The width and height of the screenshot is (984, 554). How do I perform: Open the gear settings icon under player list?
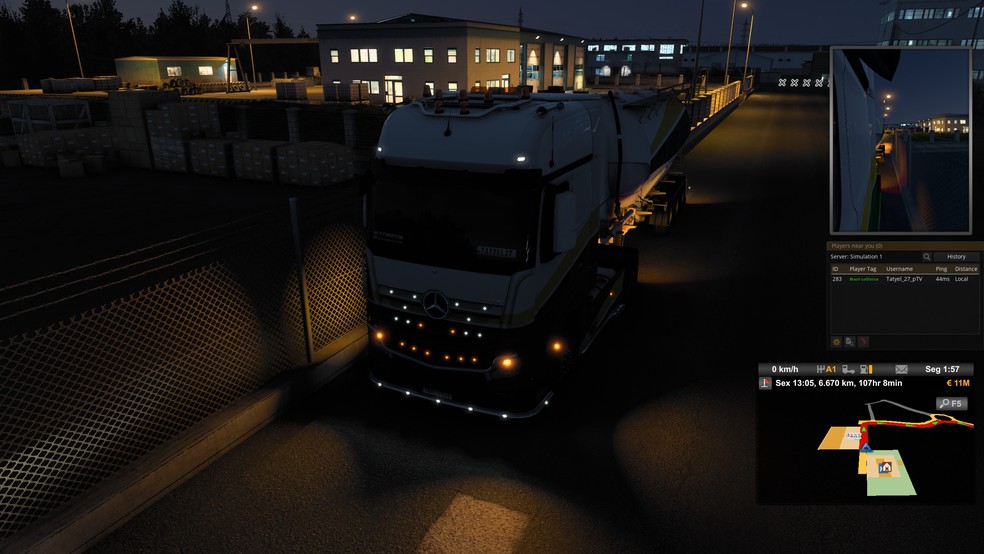(837, 341)
